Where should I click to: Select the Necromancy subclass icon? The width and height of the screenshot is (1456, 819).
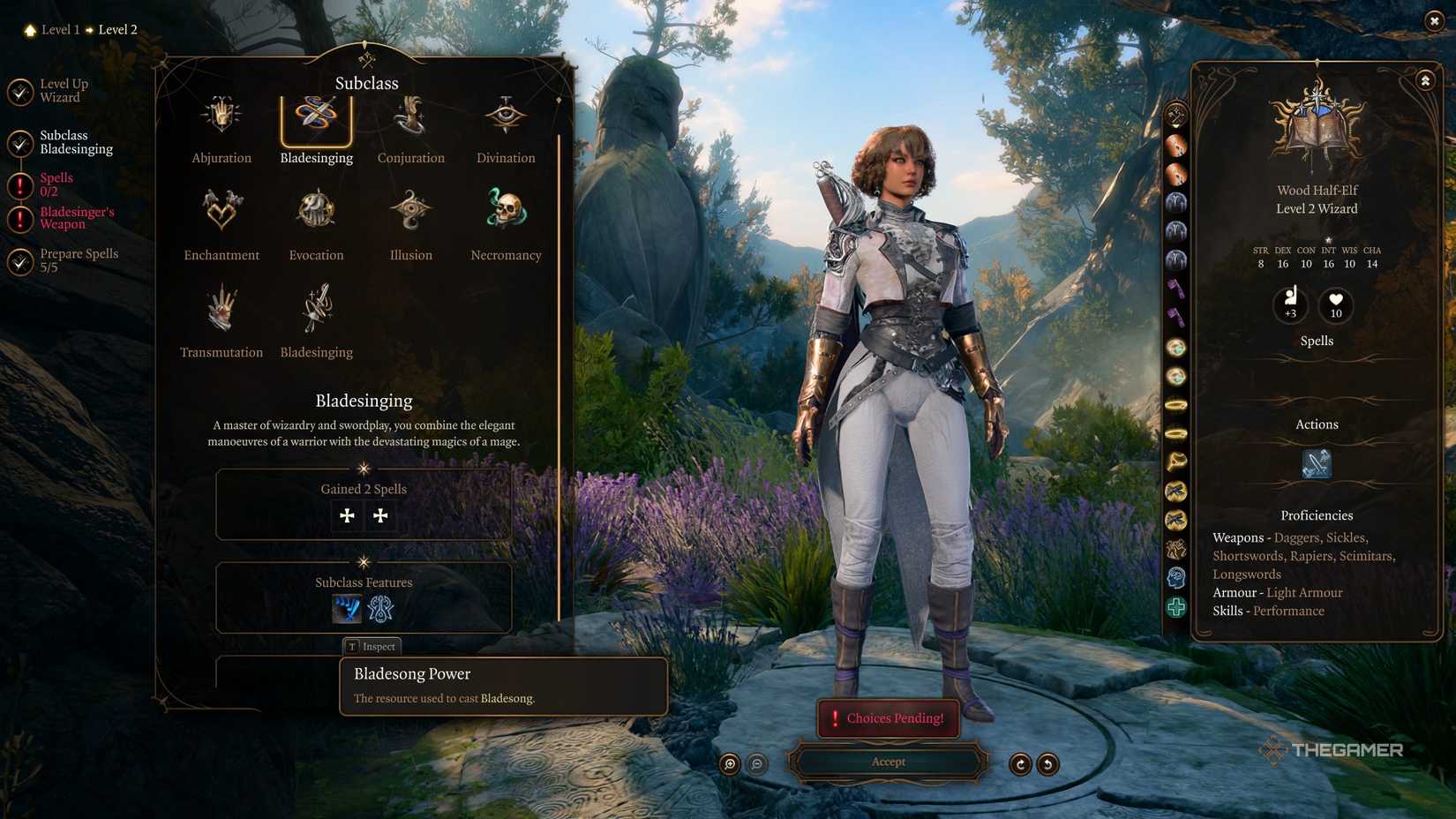[x=505, y=209]
